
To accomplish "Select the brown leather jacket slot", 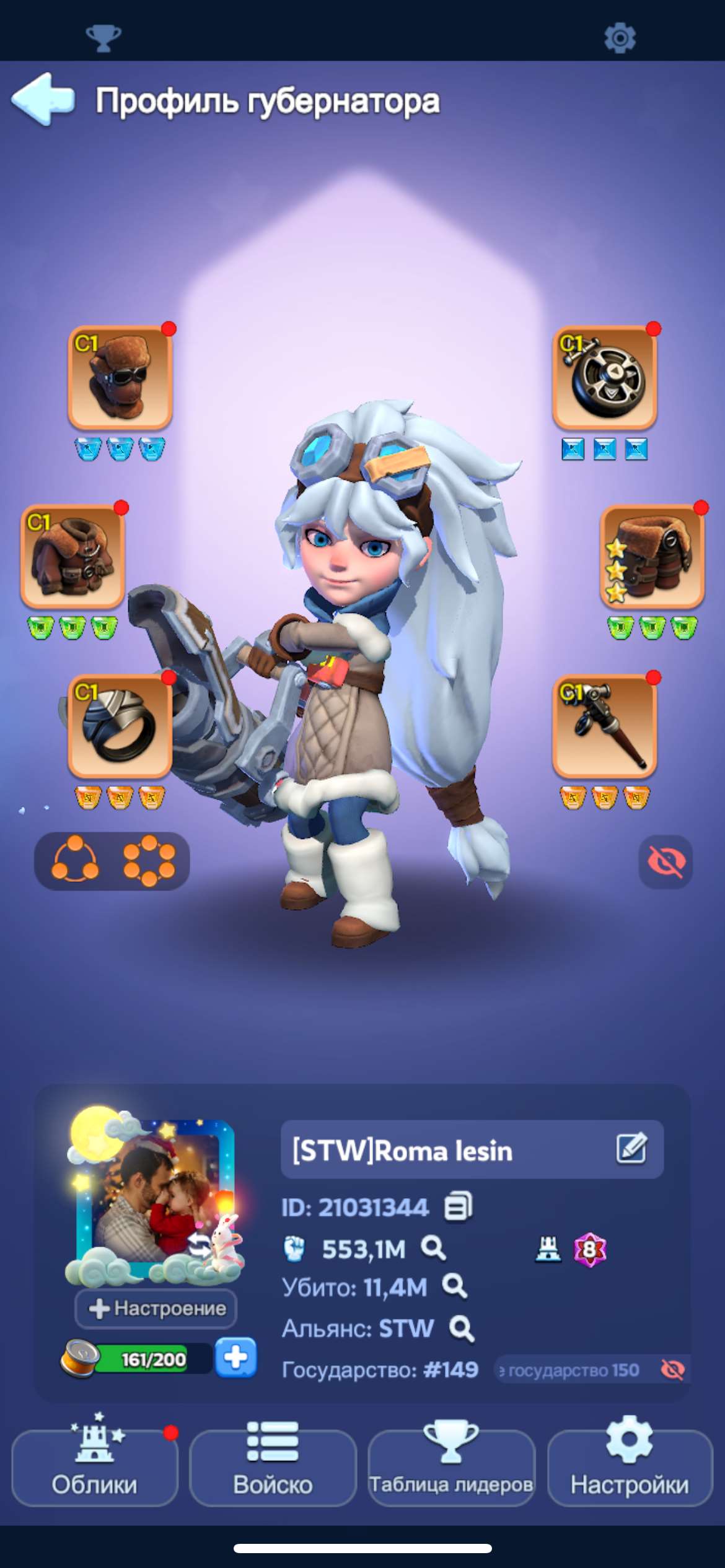I will coord(73,556).
